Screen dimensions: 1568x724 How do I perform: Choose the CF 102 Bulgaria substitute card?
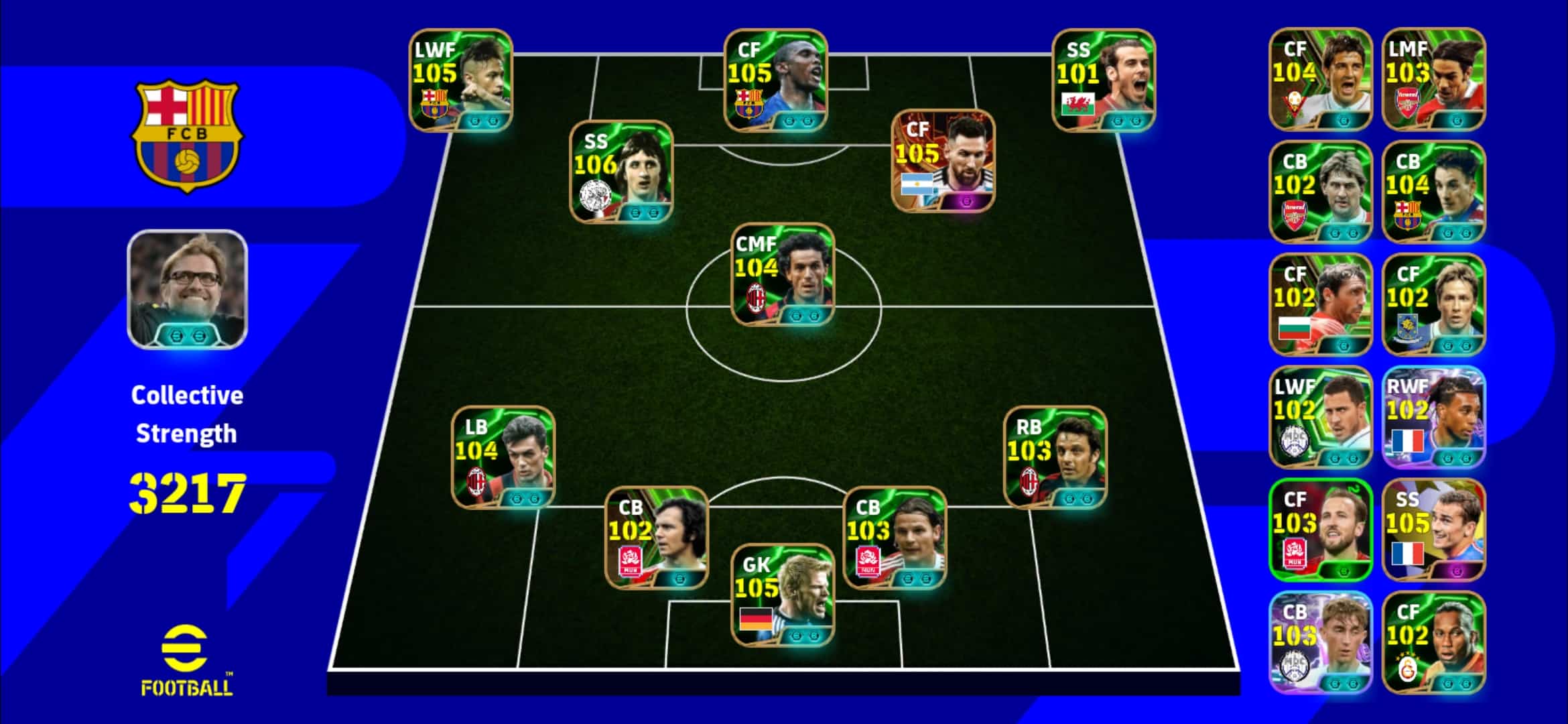click(x=1320, y=304)
